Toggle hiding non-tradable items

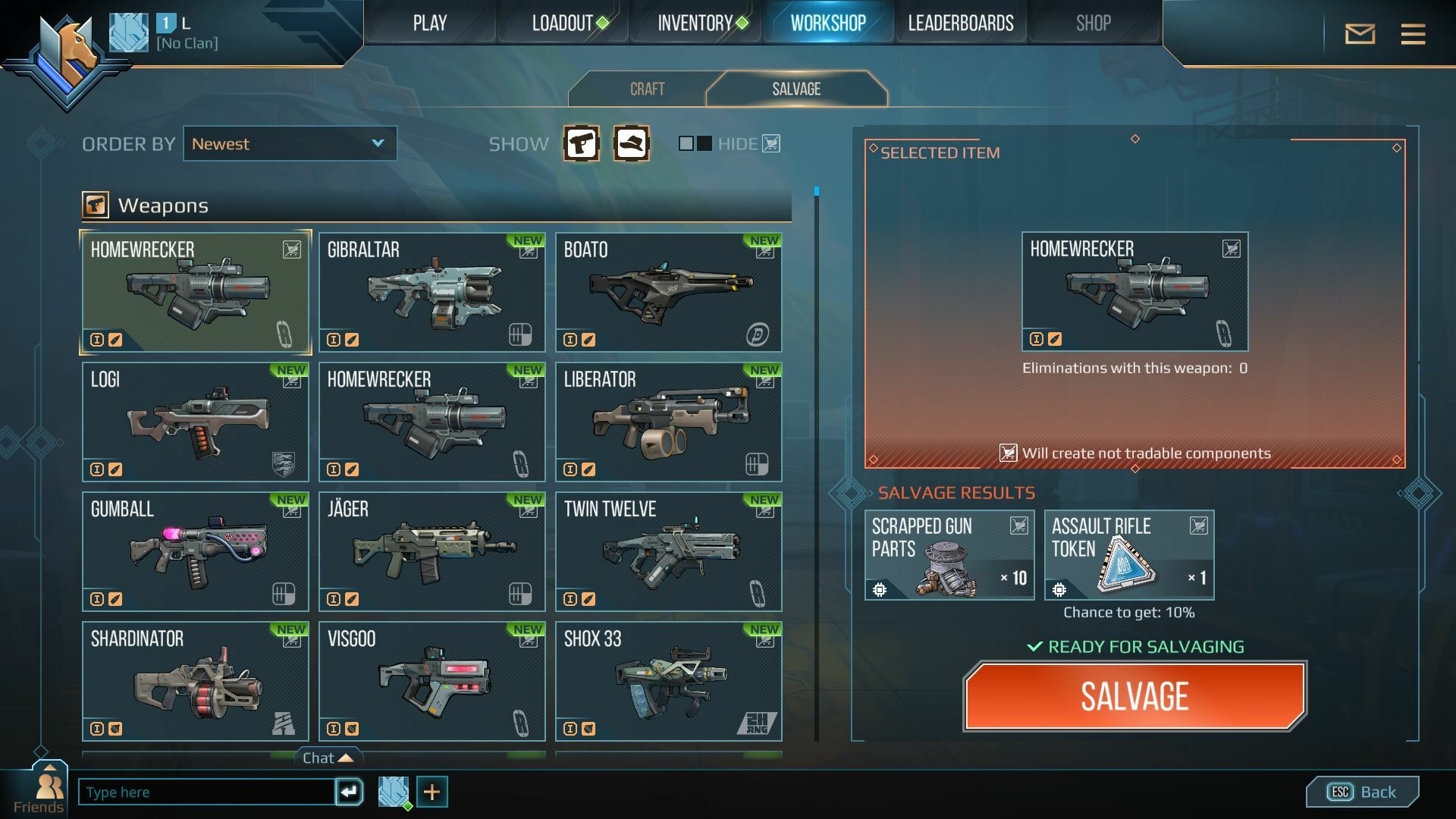coord(695,143)
